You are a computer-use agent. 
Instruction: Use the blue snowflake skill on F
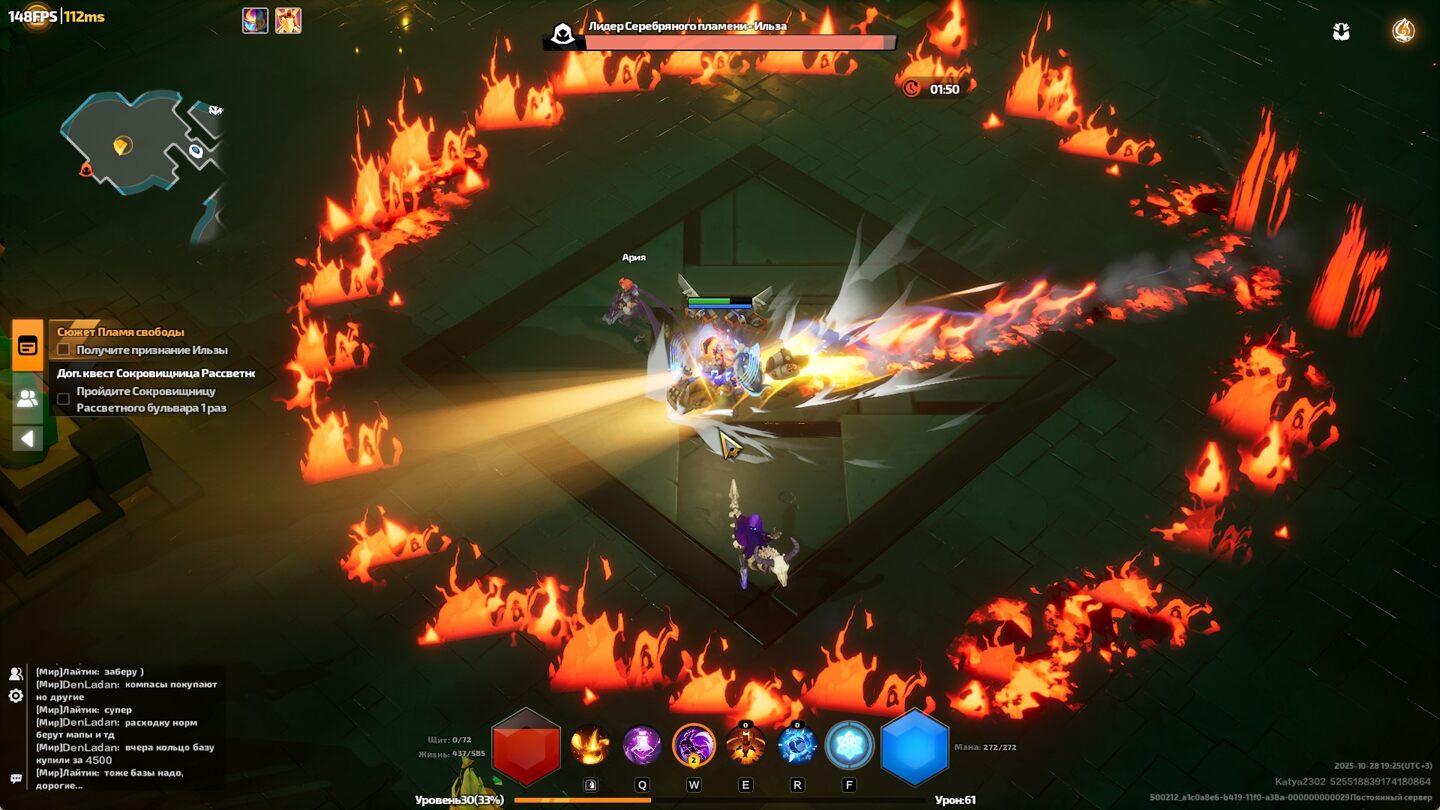(x=849, y=745)
